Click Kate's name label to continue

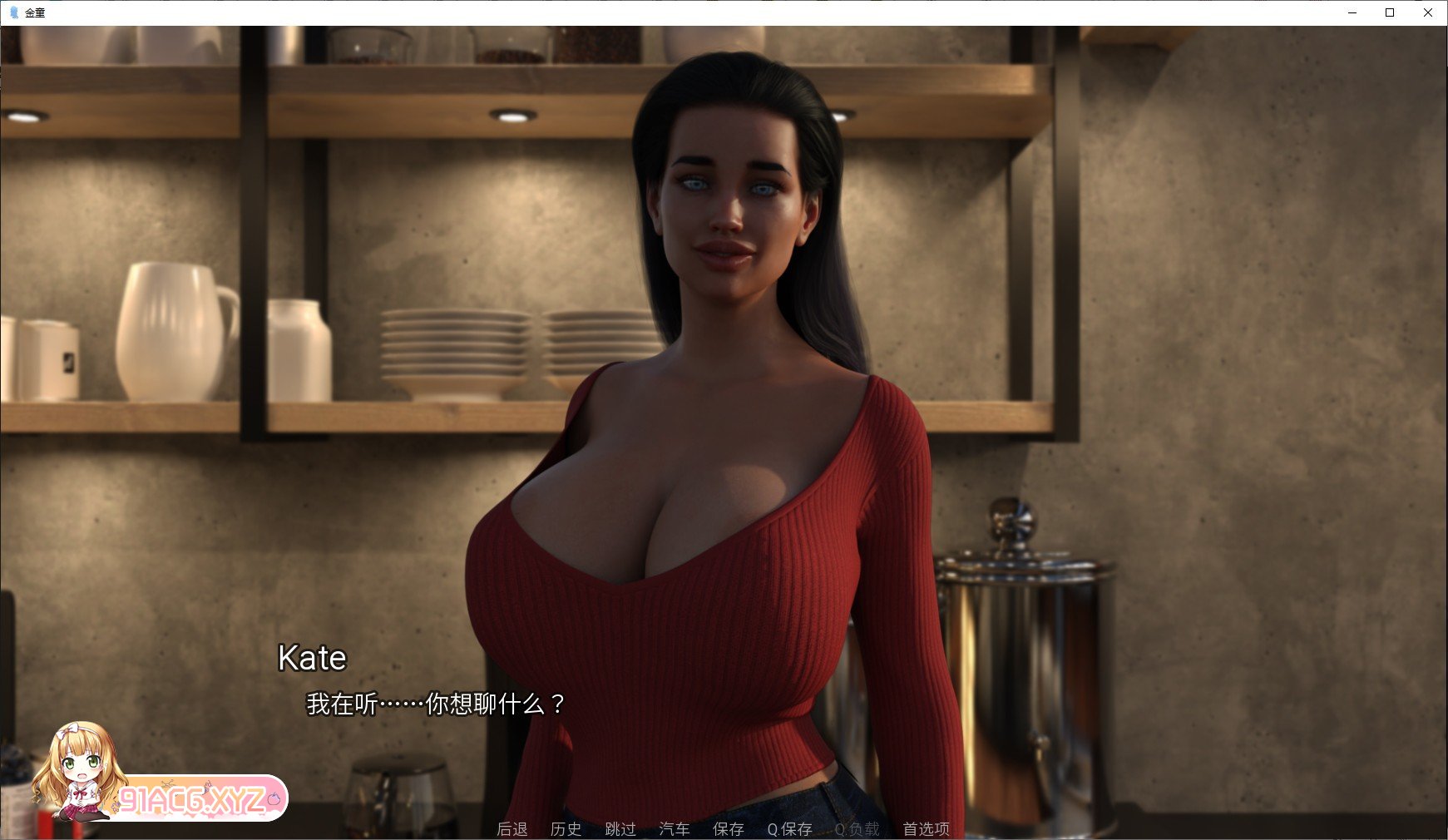(312, 659)
